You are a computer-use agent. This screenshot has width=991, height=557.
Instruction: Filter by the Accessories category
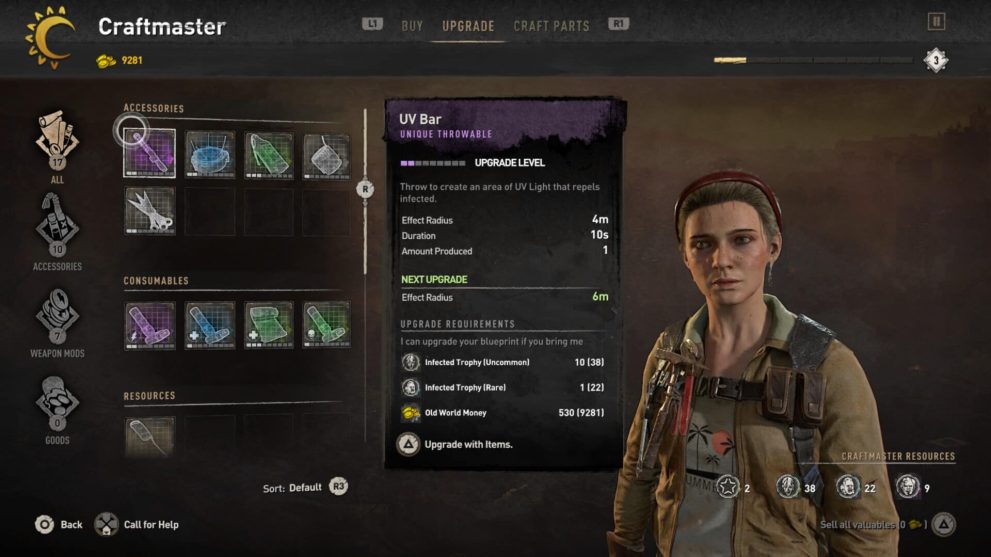[x=57, y=231]
